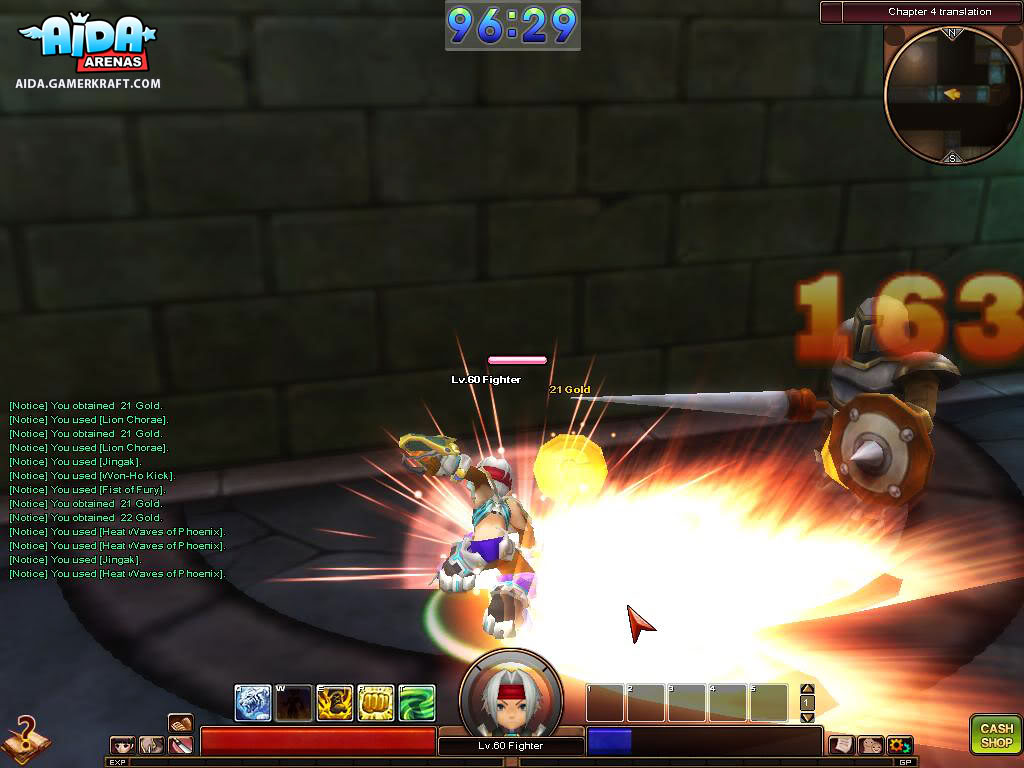The width and height of the screenshot is (1024, 768).
Task: Use the green whirlwind skill
Action: pyautogui.click(x=416, y=703)
